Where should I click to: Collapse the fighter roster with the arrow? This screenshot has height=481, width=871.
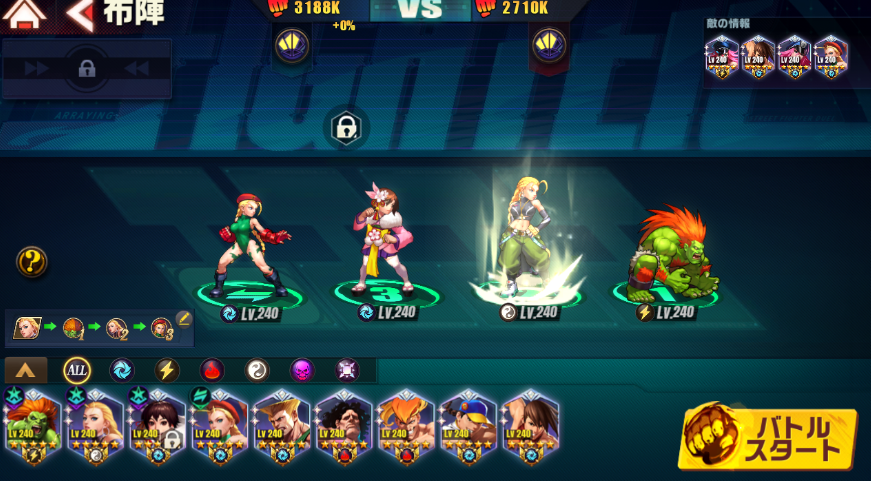[26, 370]
